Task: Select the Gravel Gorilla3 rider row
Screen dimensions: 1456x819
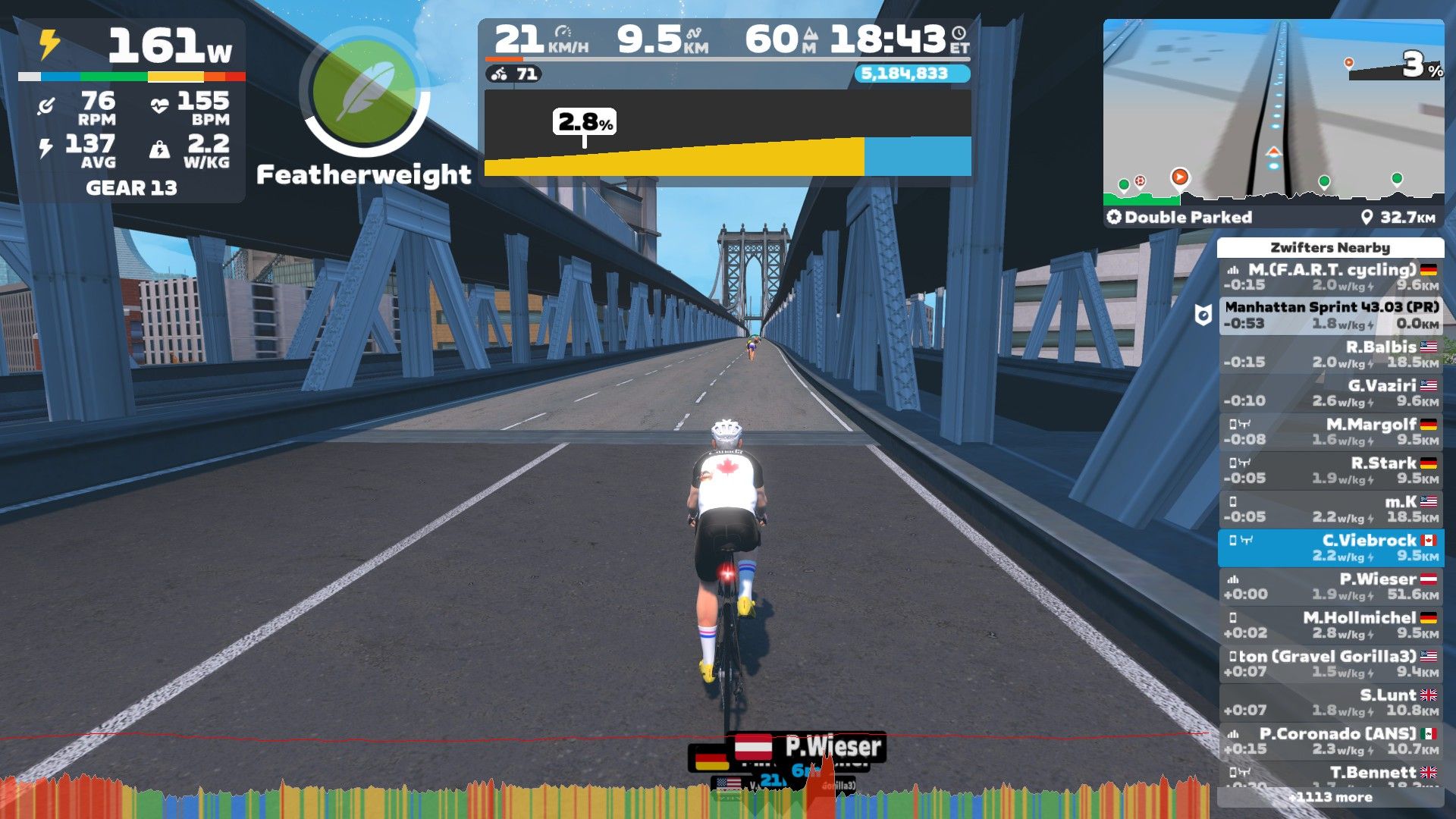Action: (1331, 664)
